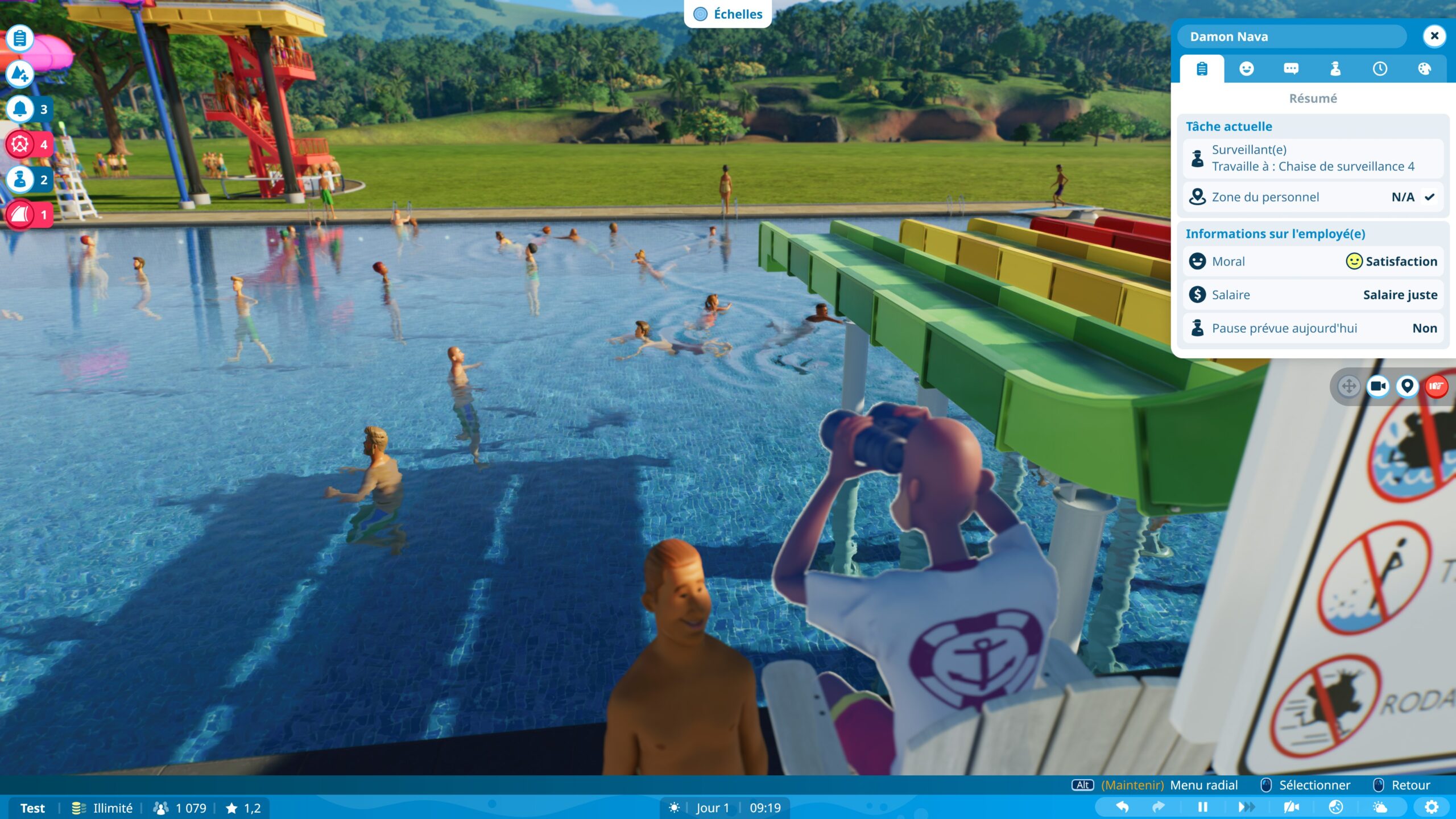Open the park management clipboard icon at top left
This screenshot has height=819, width=1456.
click(x=19, y=39)
